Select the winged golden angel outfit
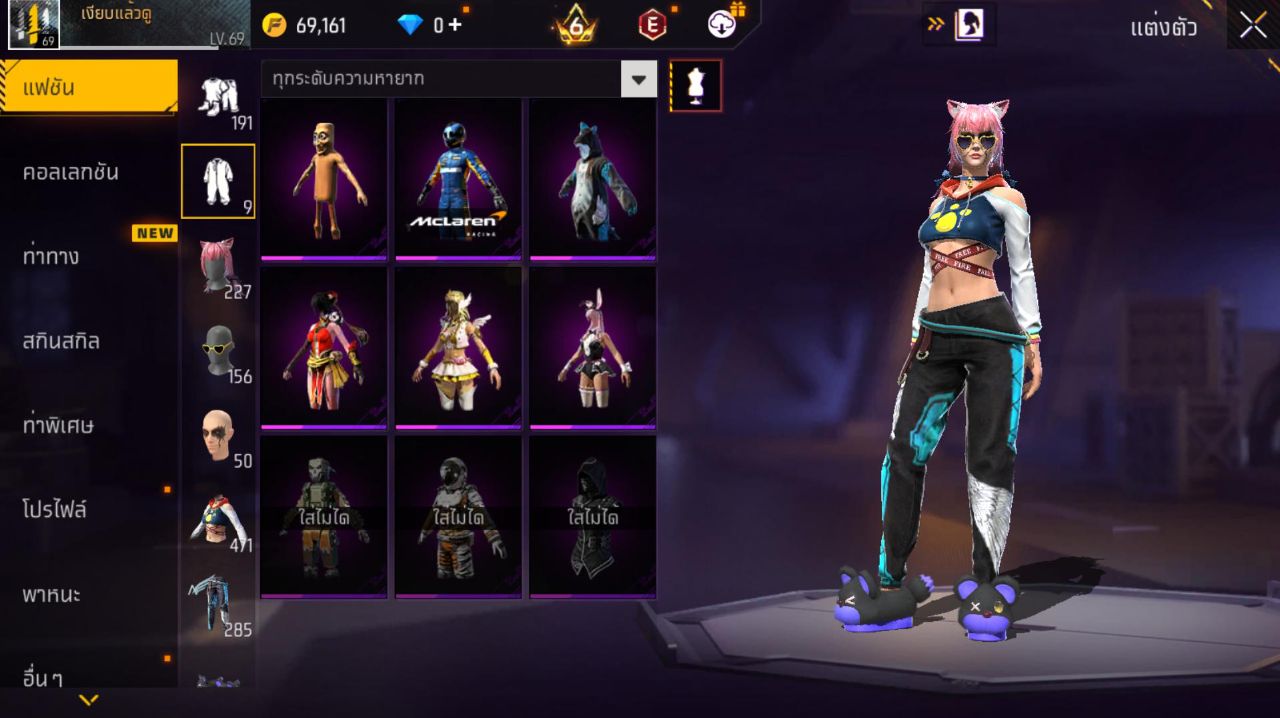 click(x=458, y=348)
